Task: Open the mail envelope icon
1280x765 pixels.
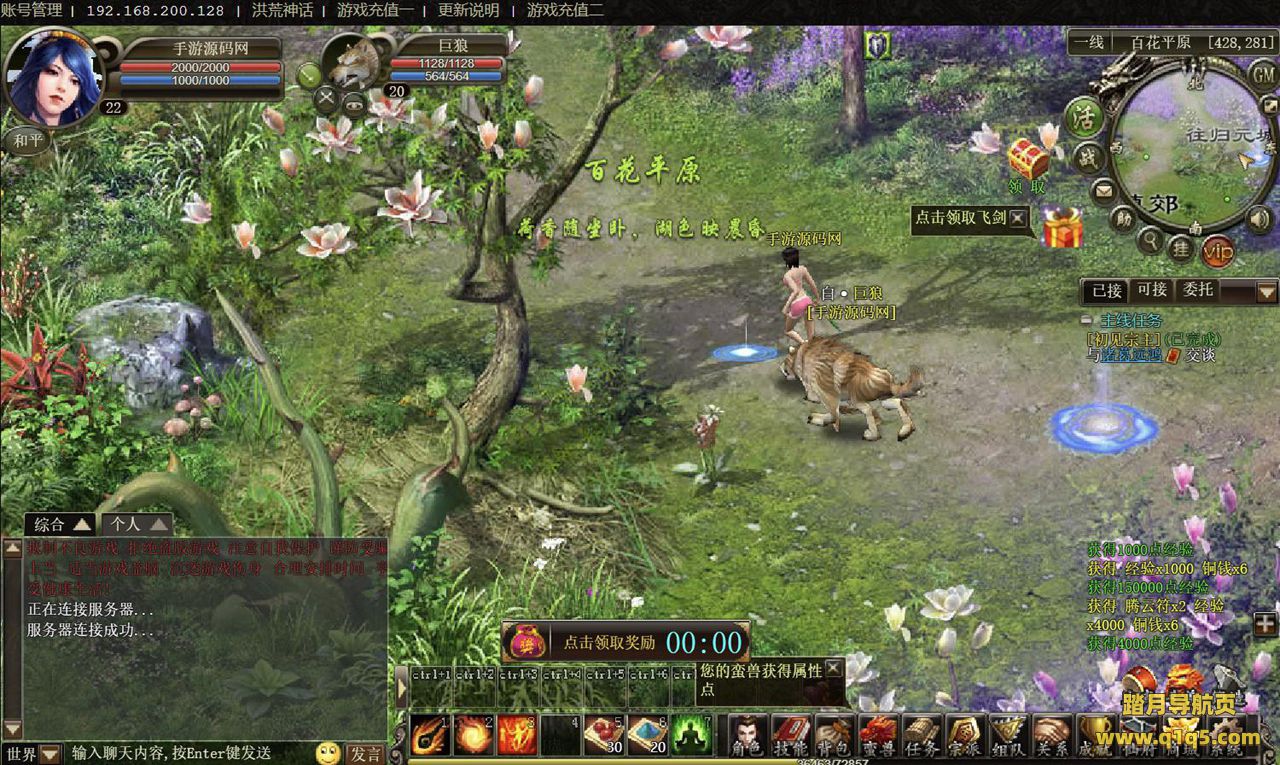Action: [x=1103, y=189]
